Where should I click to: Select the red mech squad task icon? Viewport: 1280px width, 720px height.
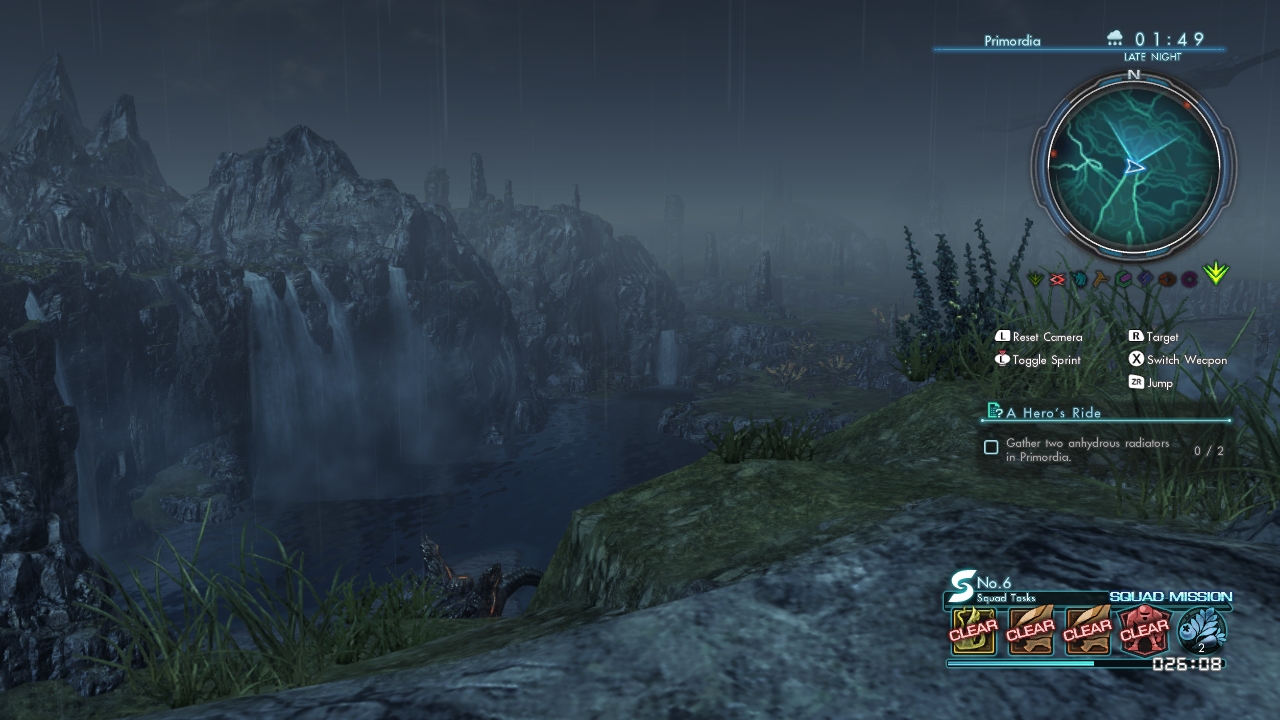(x=1144, y=631)
